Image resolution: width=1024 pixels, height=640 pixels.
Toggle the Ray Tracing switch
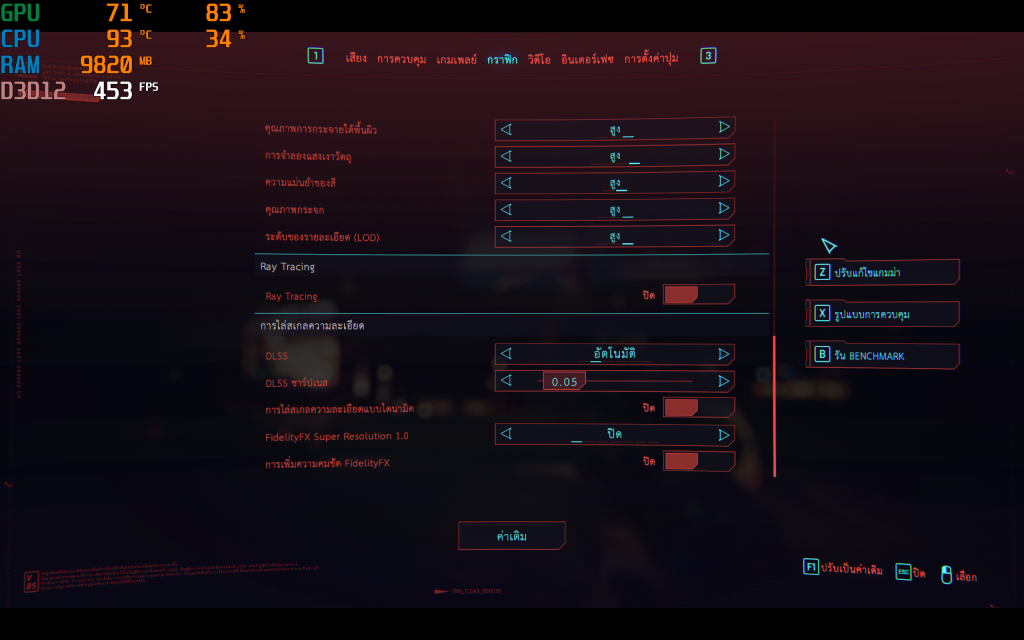pos(698,295)
